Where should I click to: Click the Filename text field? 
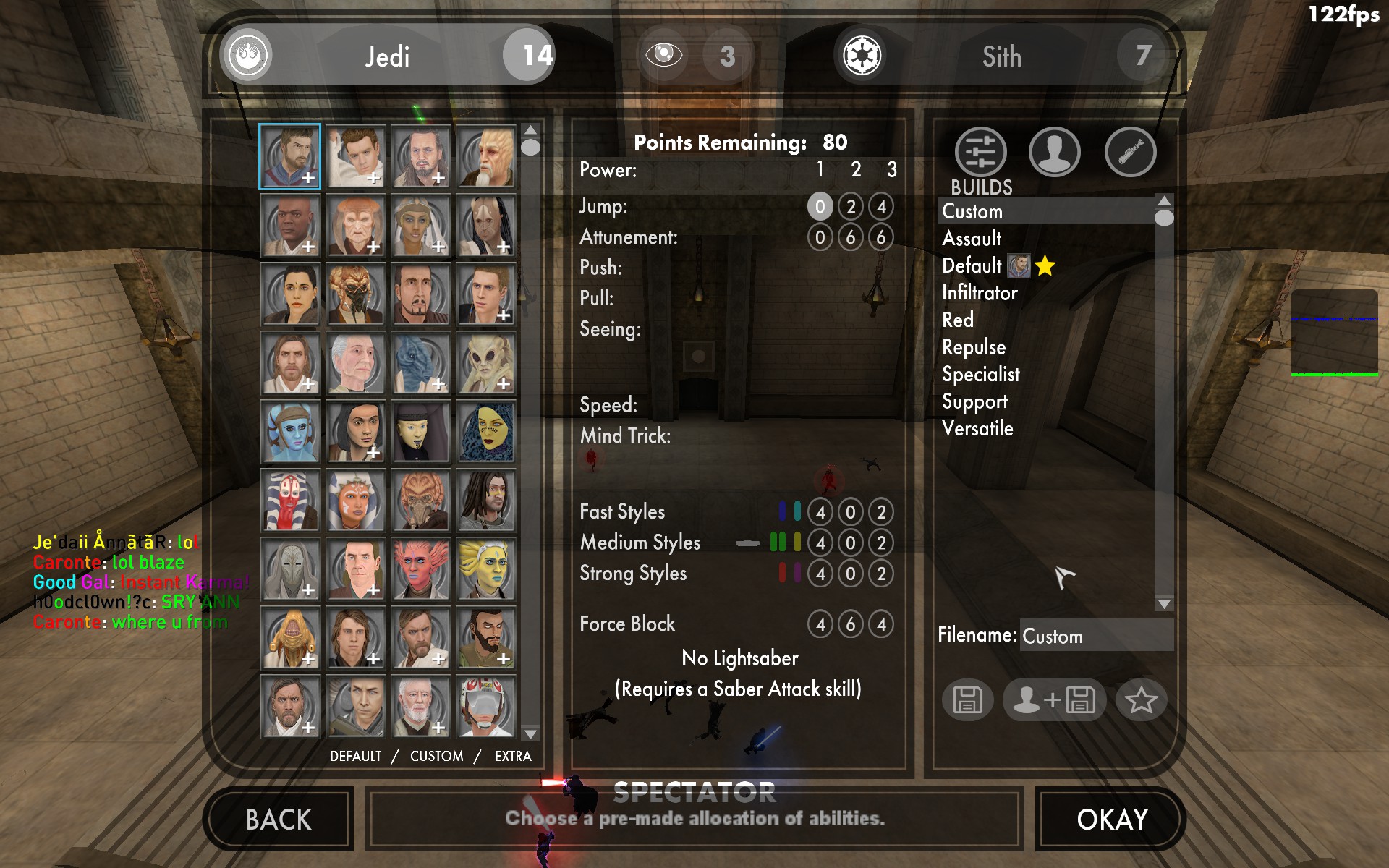[x=1095, y=636]
